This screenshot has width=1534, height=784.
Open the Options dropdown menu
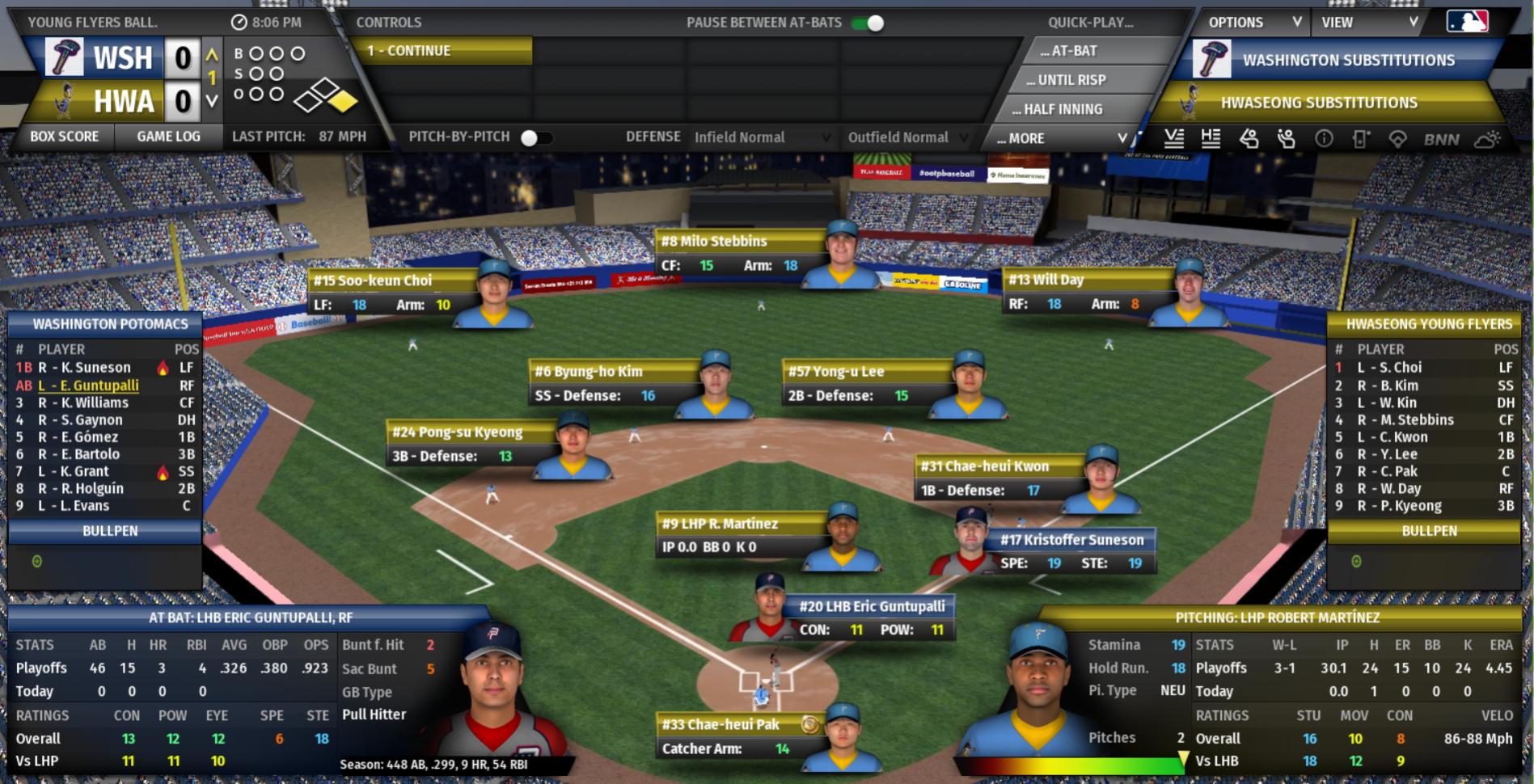tap(1253, 23)
